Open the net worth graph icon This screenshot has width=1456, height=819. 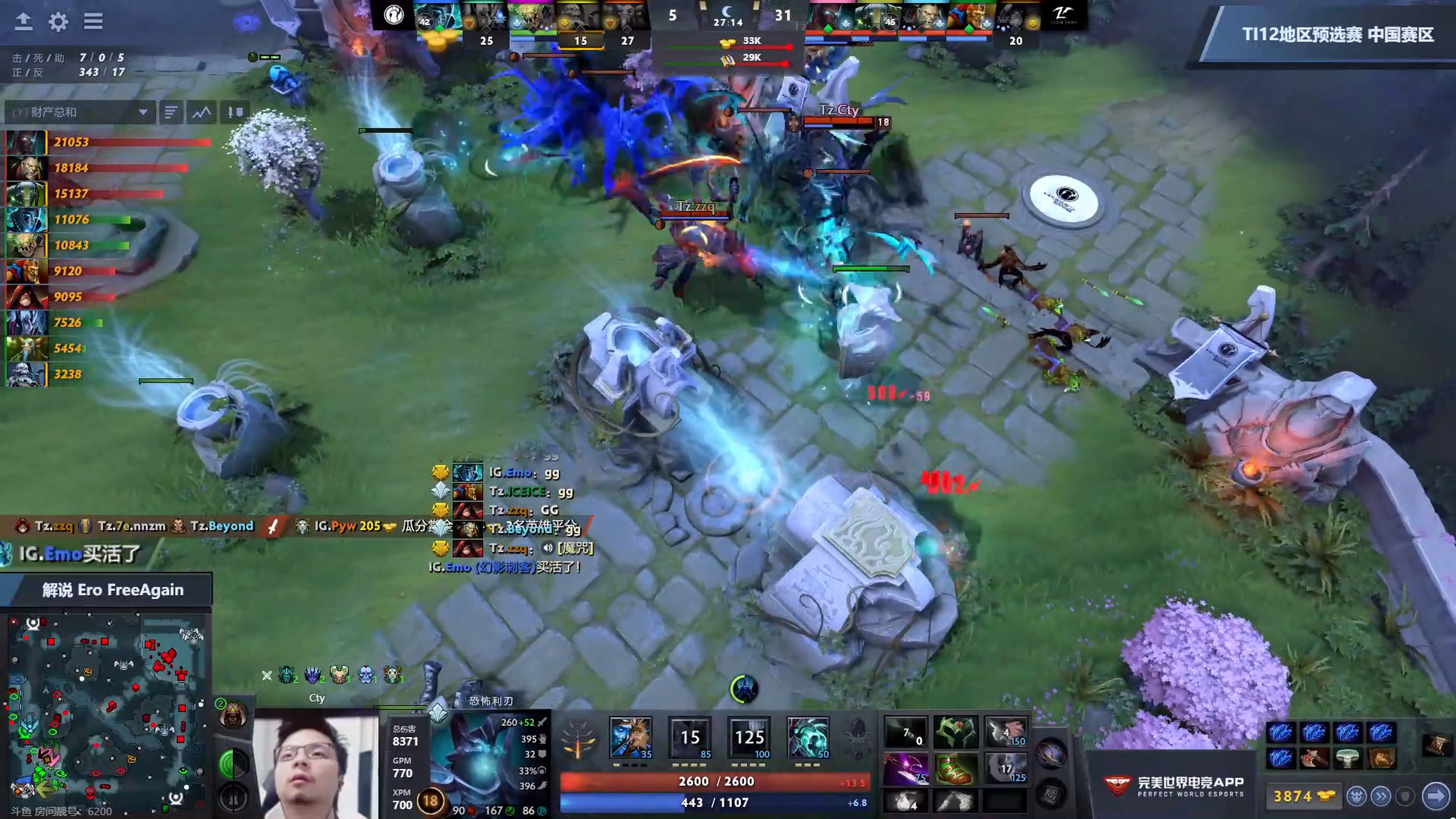[201, 112]
